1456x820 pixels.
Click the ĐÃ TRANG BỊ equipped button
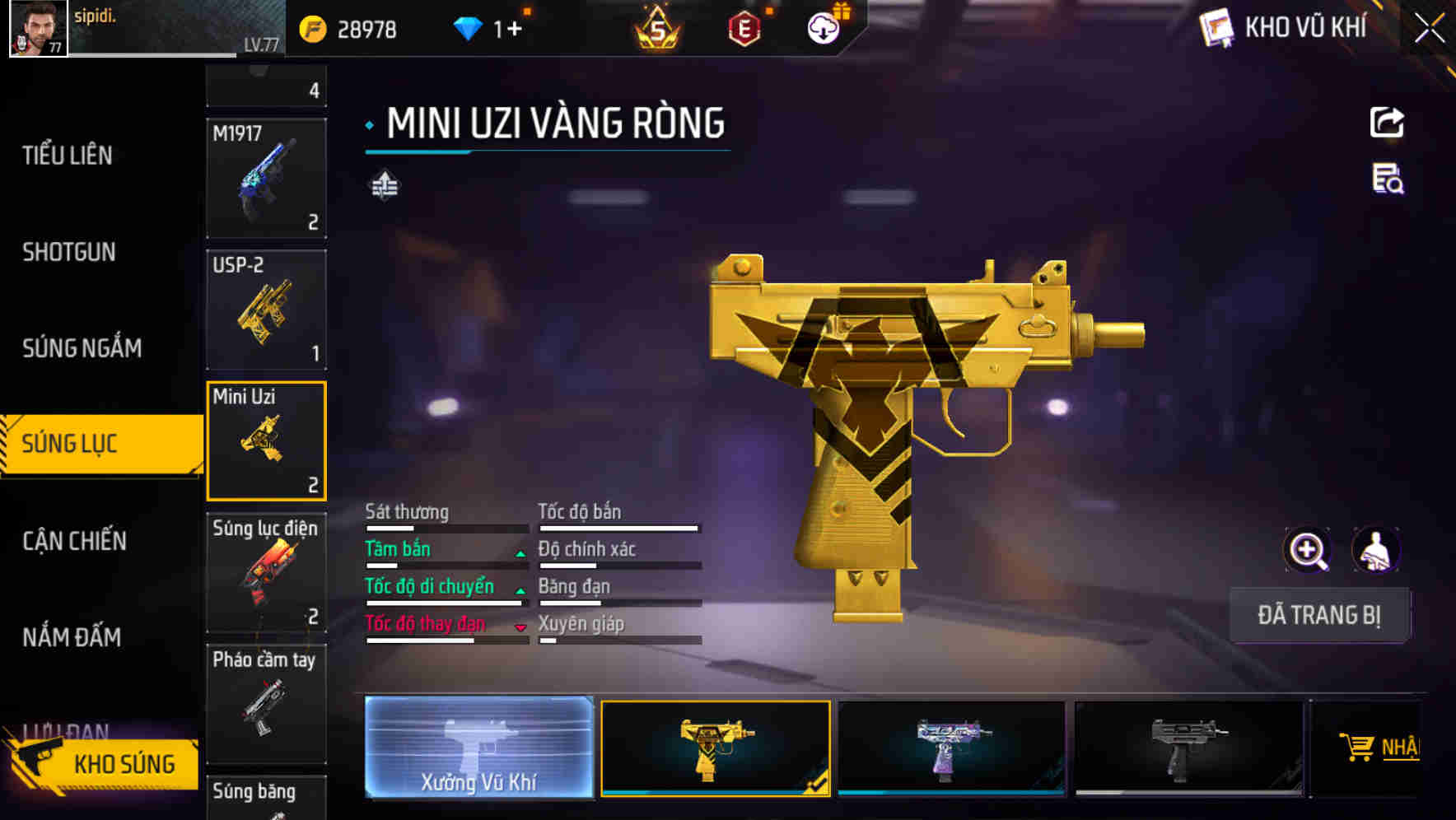point(1319,615)
